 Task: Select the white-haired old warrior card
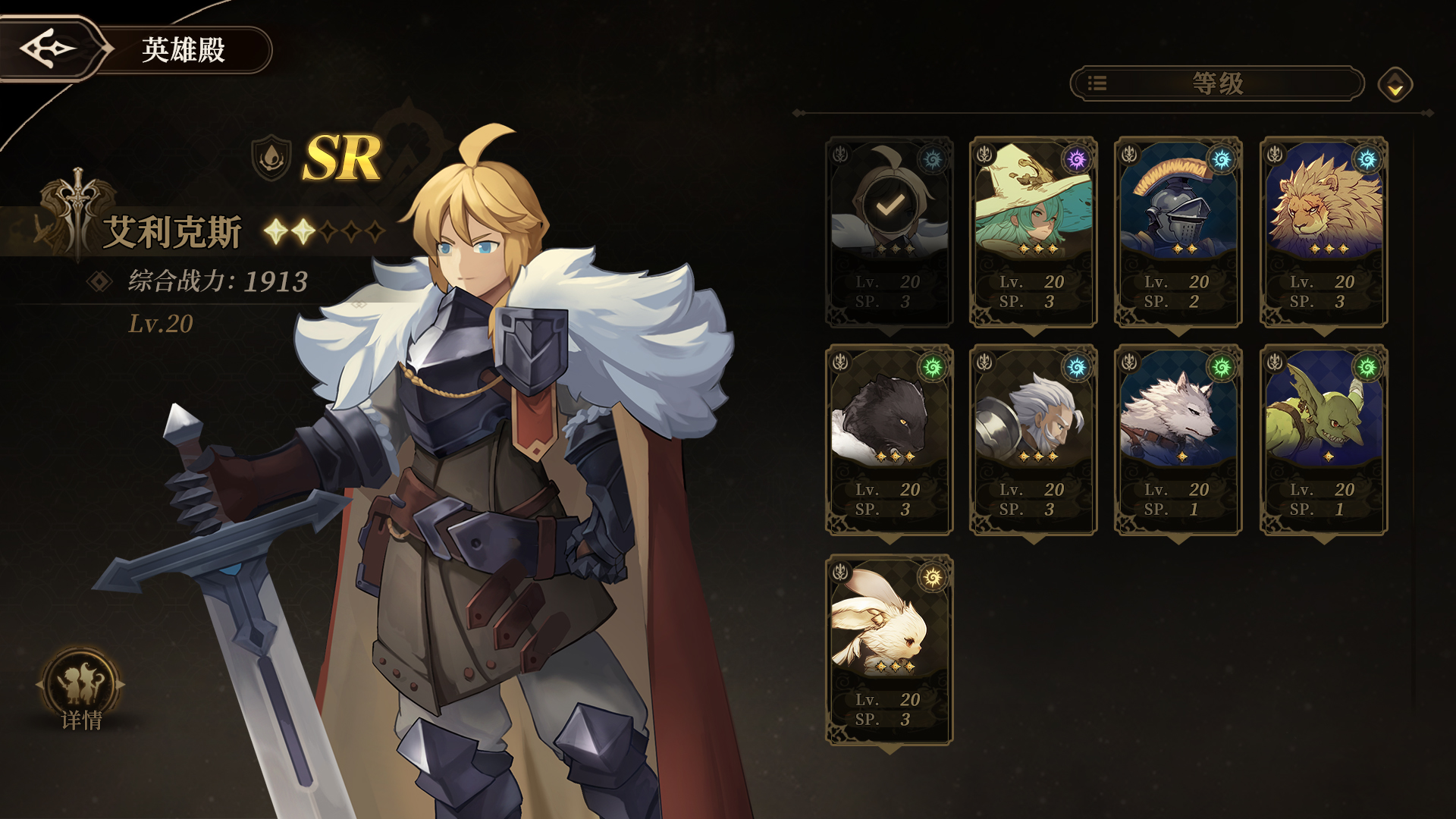click(1033, 440)
